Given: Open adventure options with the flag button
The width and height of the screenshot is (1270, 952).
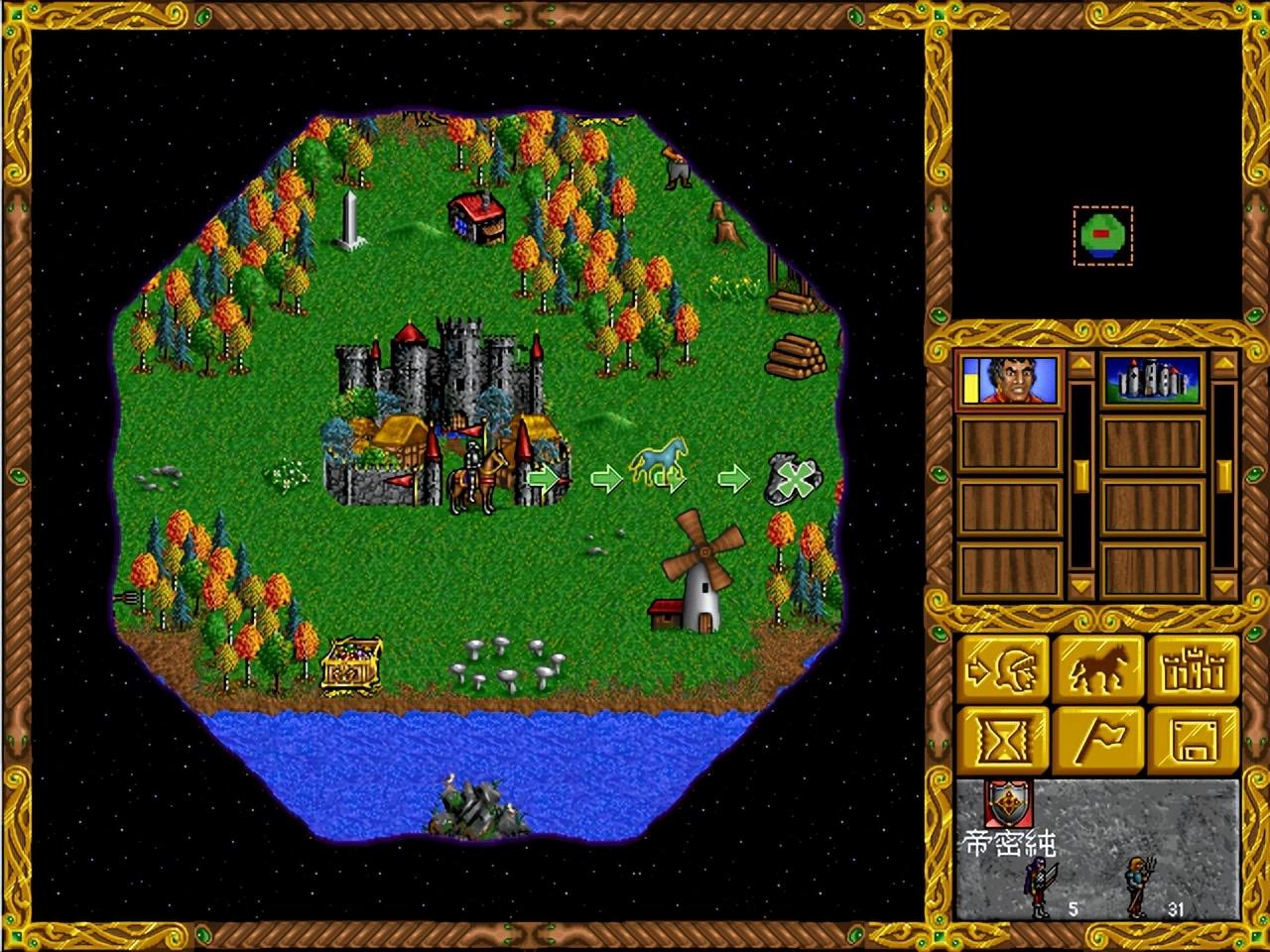Looking at the screenshot, I should [x=1098, y=741].
